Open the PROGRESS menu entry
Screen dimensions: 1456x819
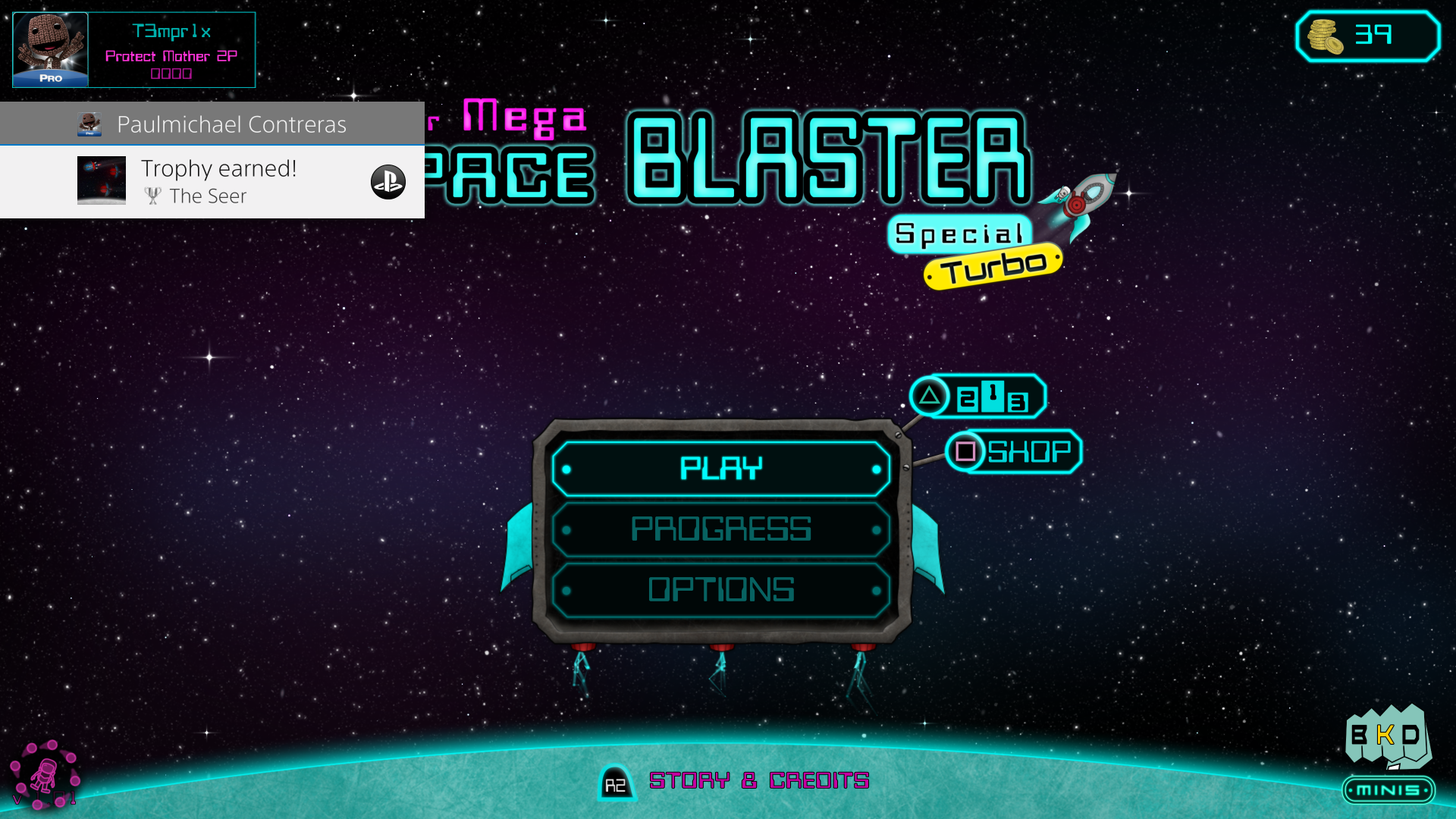720,529
